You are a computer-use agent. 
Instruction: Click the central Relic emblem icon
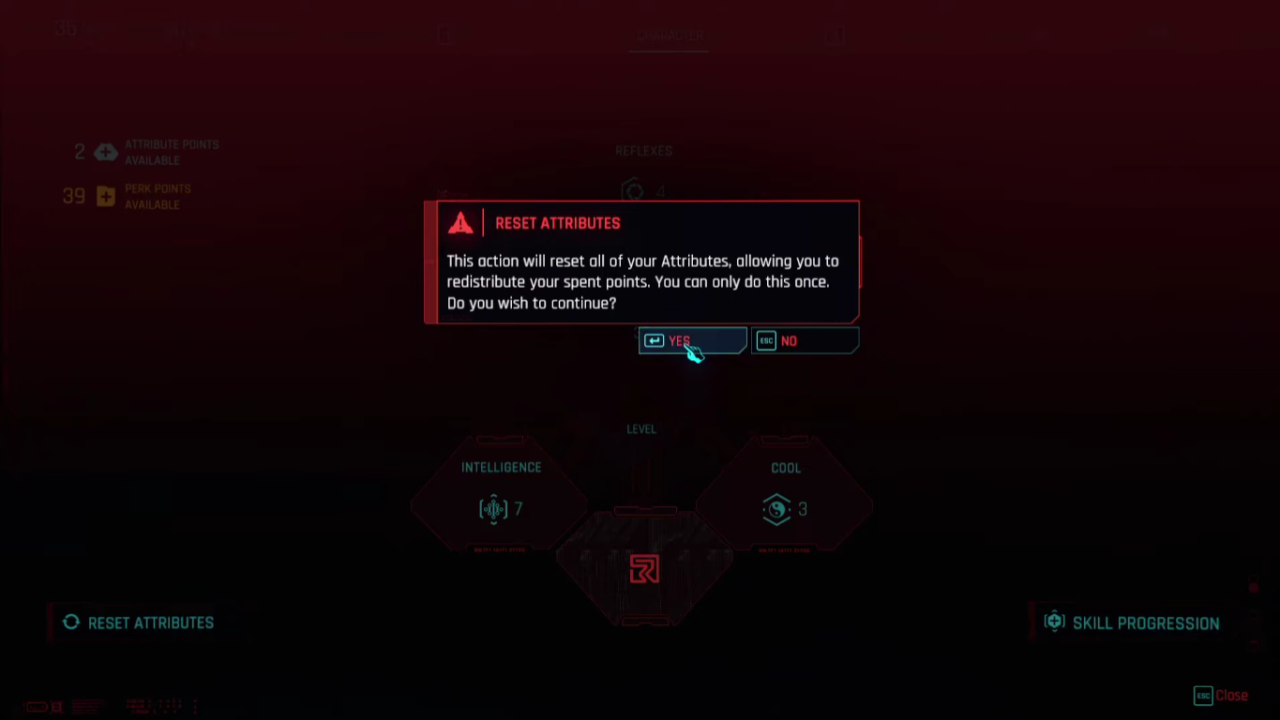click(x=643, y=569)
